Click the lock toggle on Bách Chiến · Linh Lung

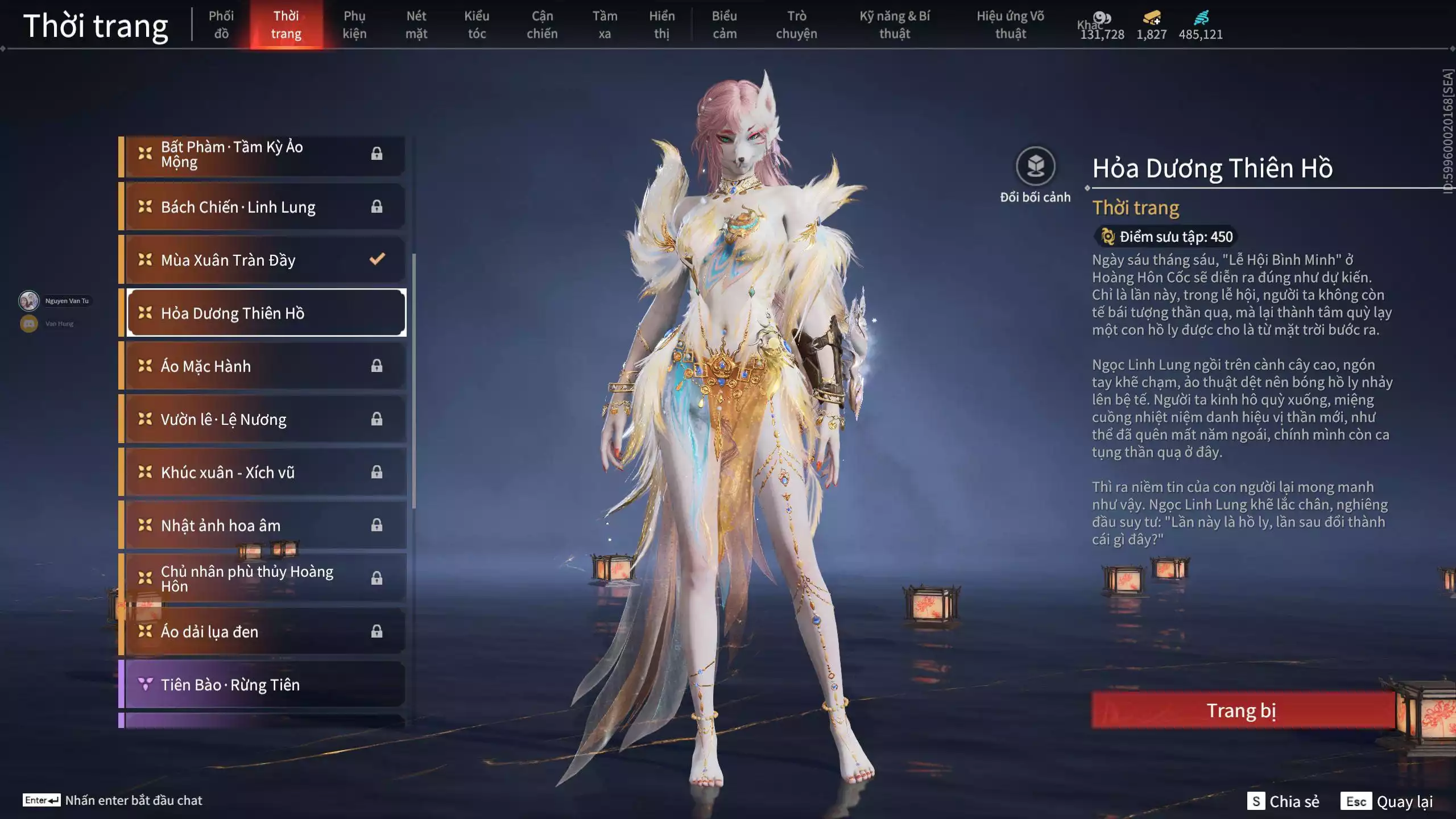[x=375, y=206]
